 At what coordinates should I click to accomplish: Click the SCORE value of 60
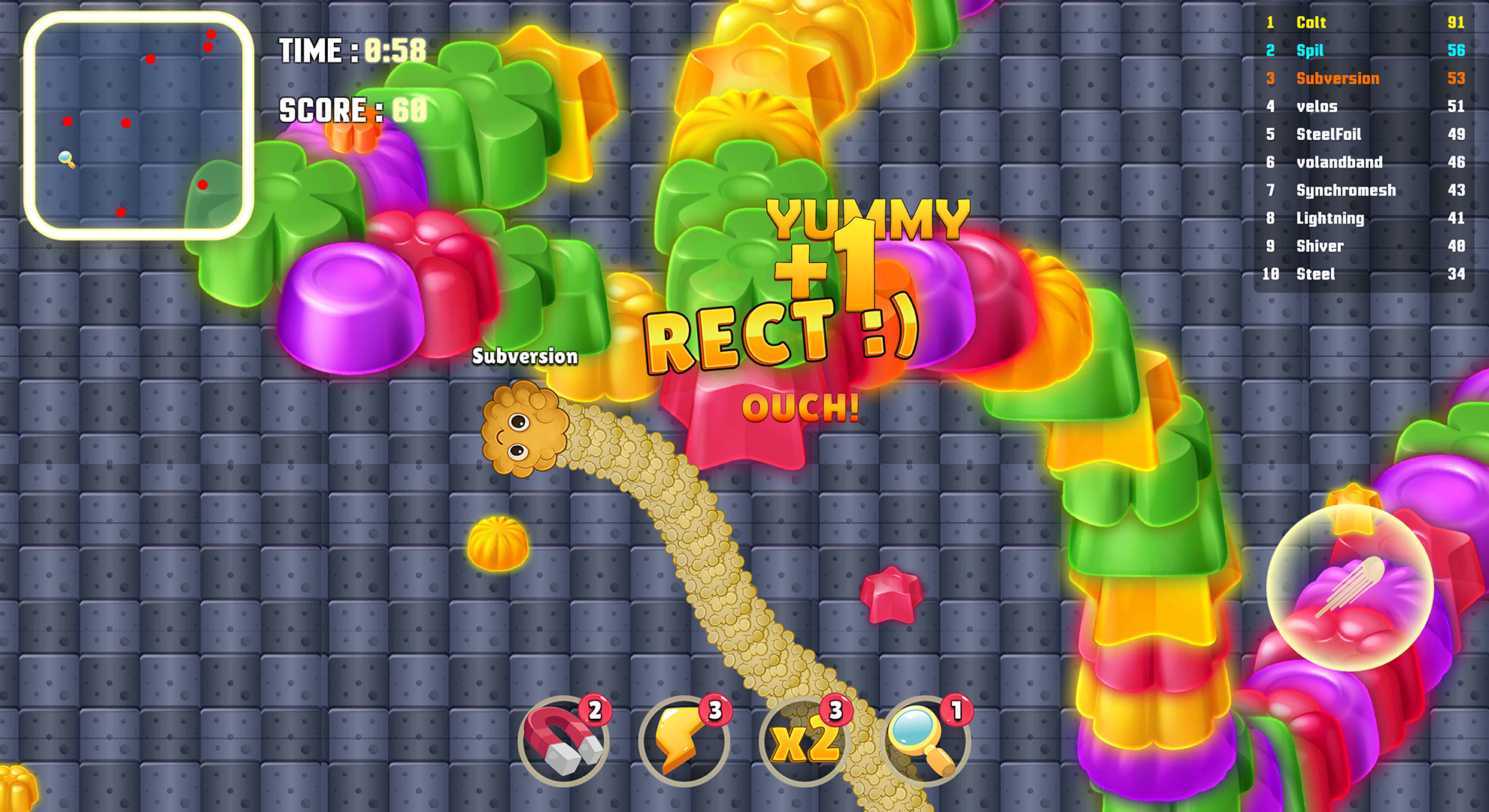click(410, 109)
